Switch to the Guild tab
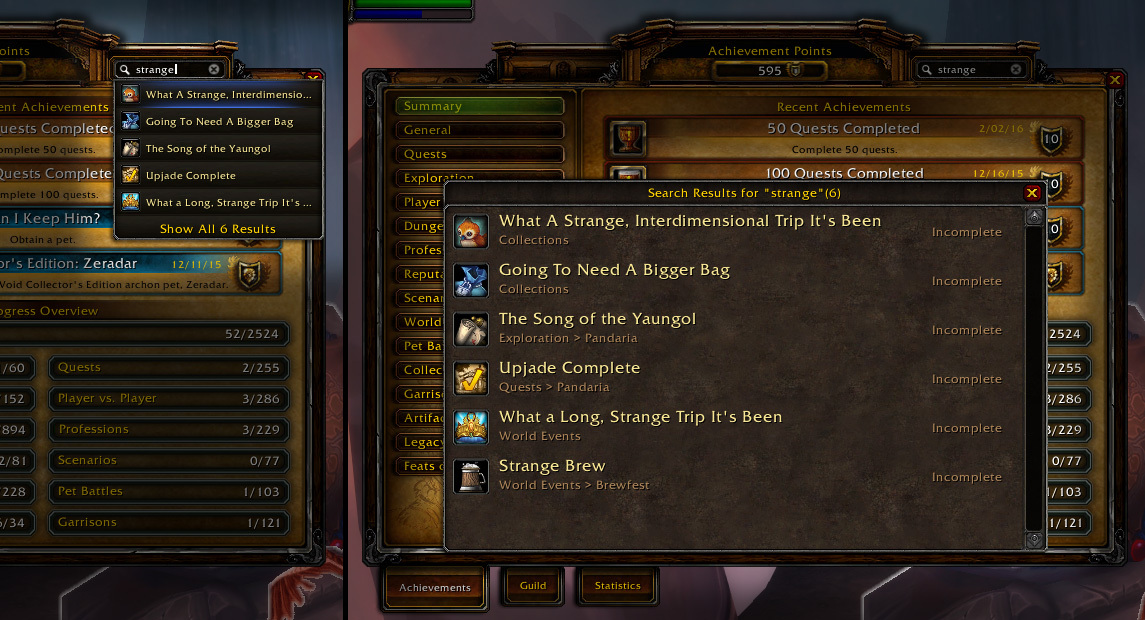This screenshot has height=620, width=1145. (x=533, y=586)
